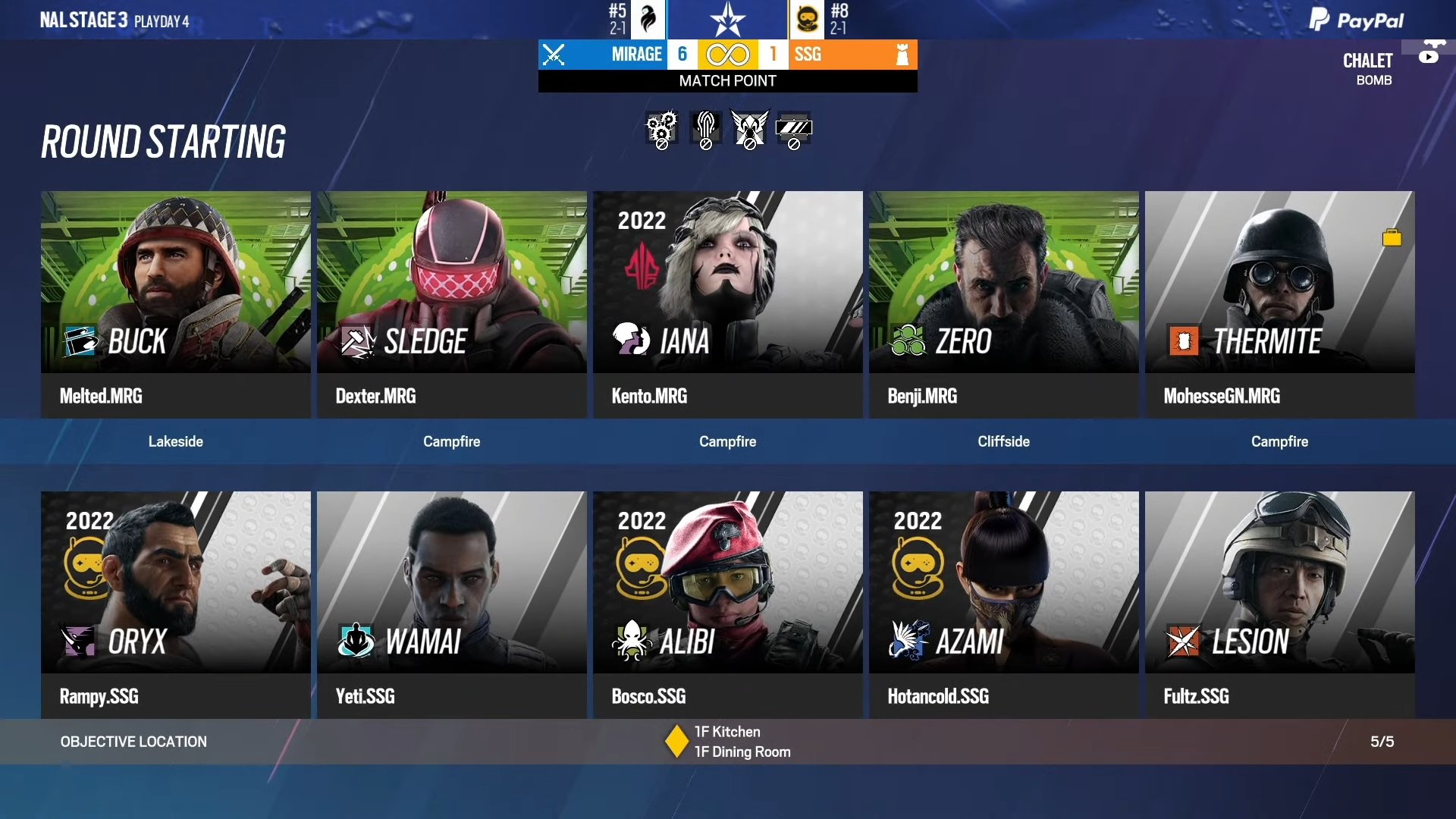Click the MATCH POINT banner
This screenshot has height=819, width=1456.
726,80
